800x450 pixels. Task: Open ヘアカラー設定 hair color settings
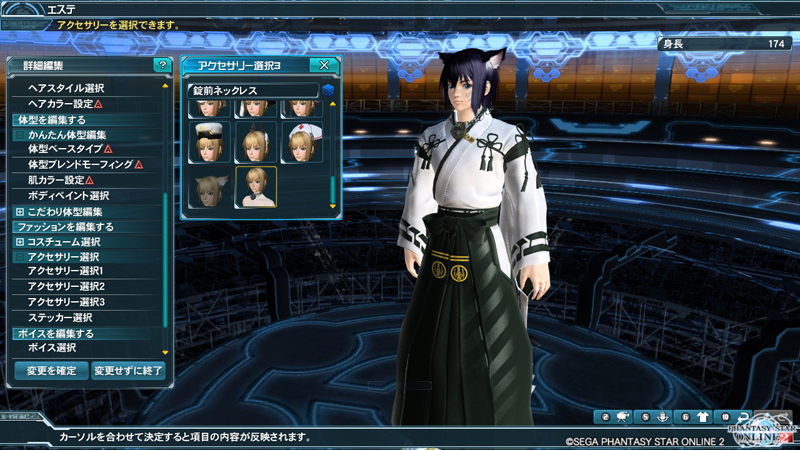coord(65,104)
